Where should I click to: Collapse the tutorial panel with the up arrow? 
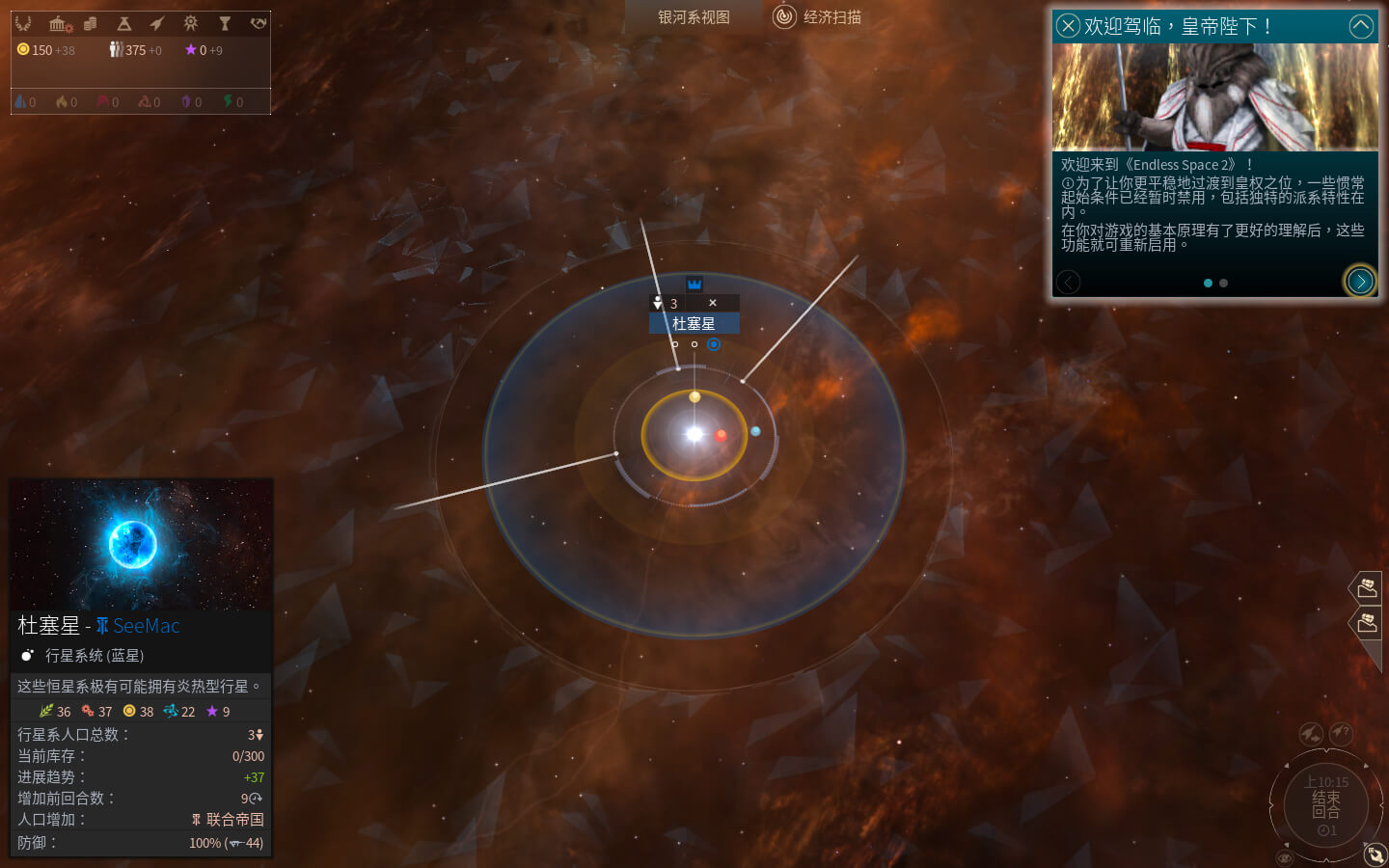(x=1361, y=26)
